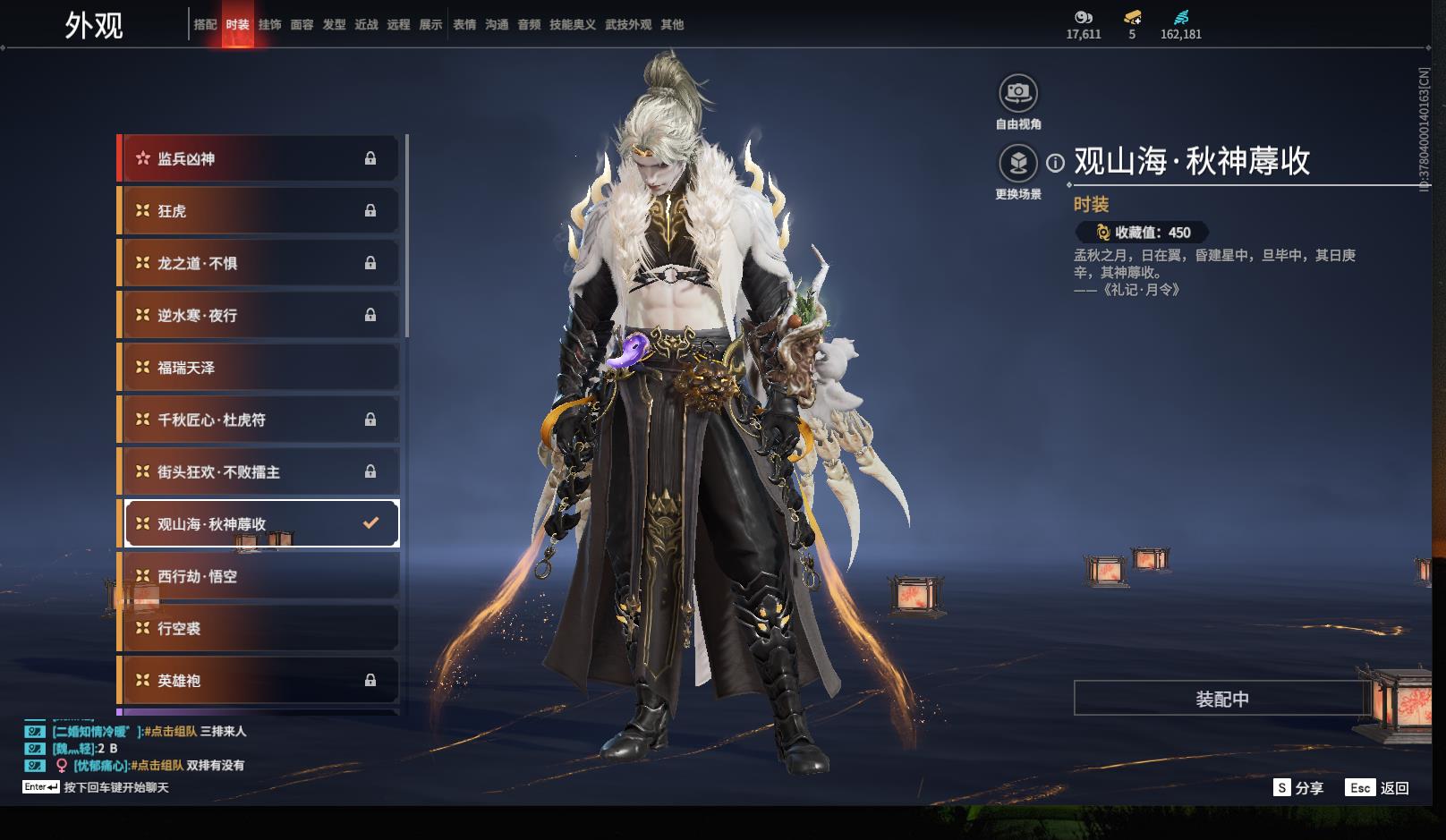
Task: Choose the 狂虎 outfit row
Action: point(259,211)
